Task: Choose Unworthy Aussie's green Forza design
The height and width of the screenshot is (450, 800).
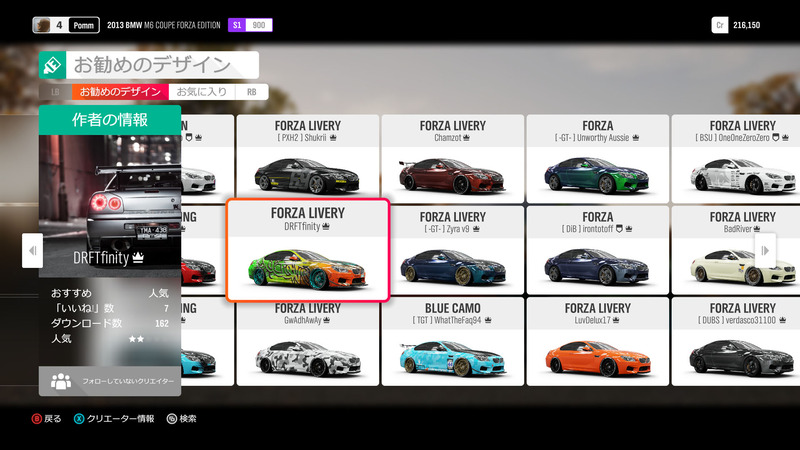Action: 597,157
